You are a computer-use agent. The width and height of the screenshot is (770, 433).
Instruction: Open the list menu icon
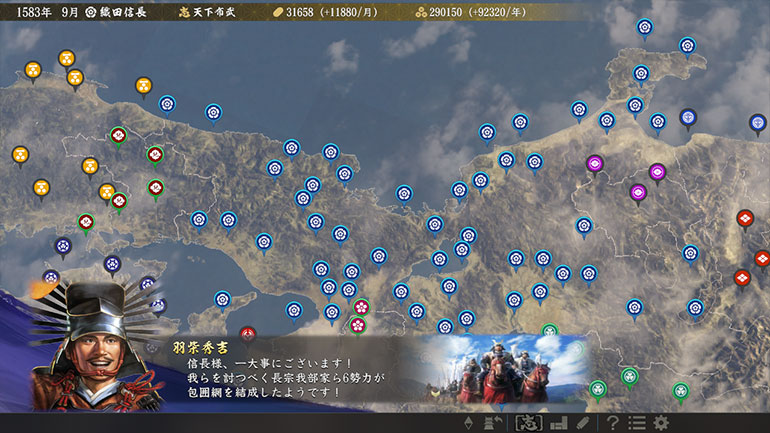pyautogui.click(x=637, y=422)
